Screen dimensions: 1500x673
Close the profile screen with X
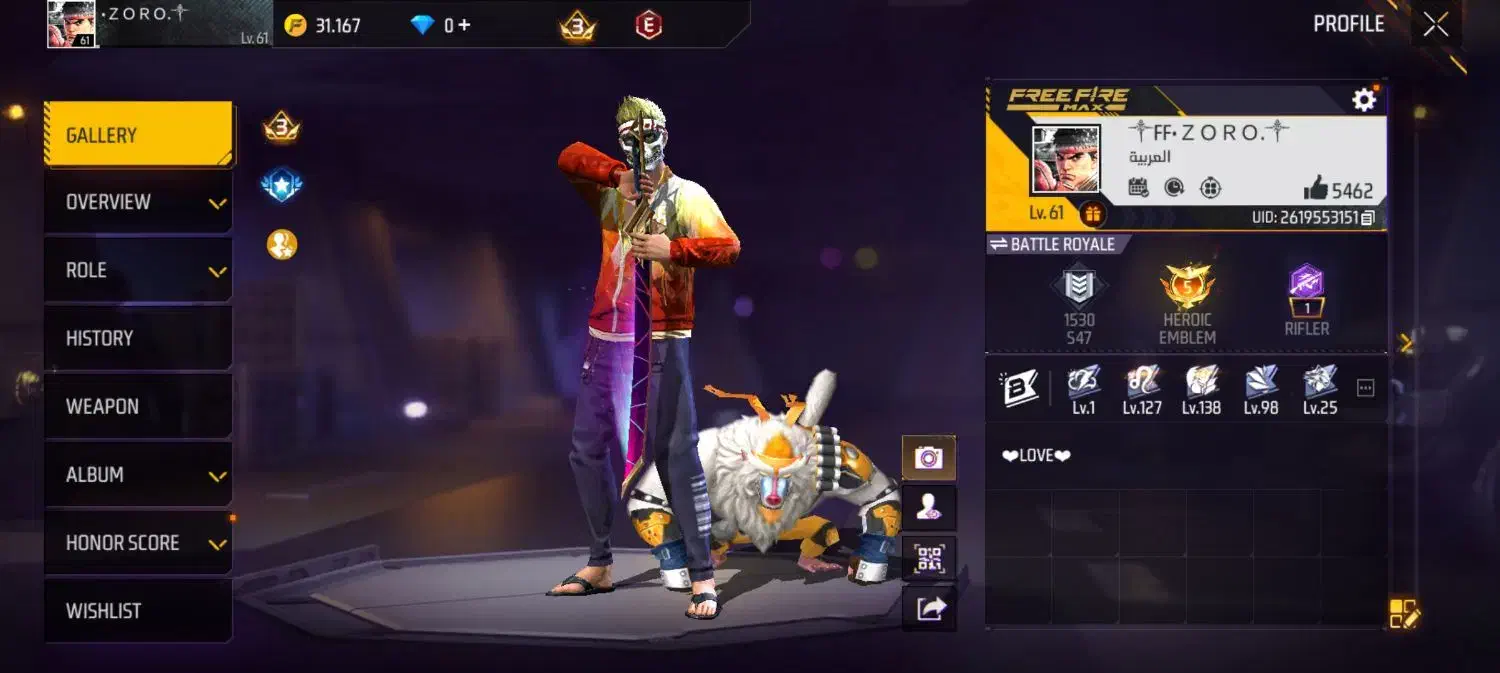click(1435, 25)
